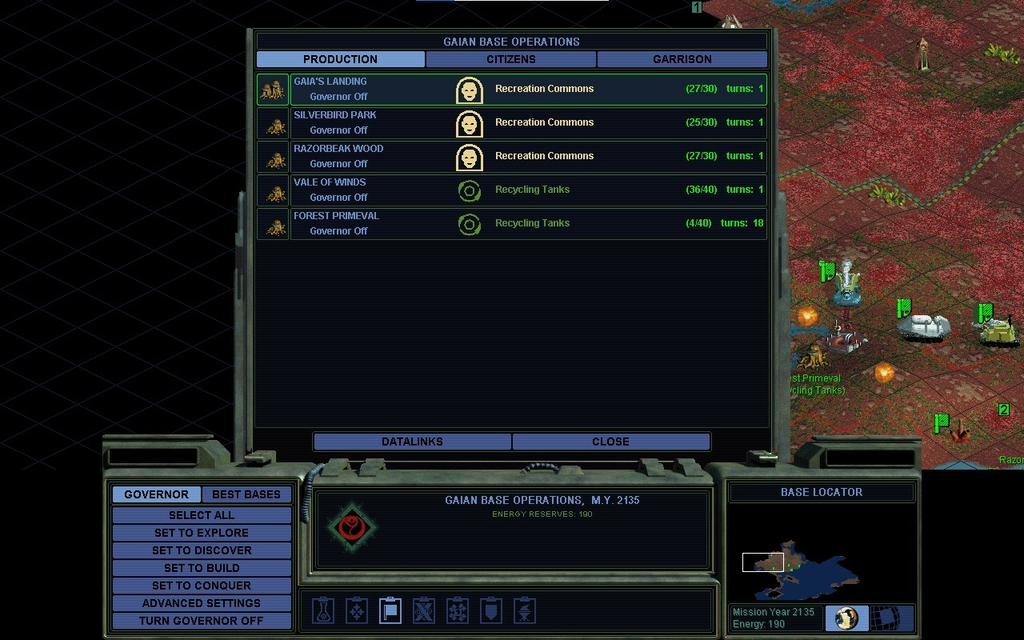Set governor to Build
This screenshot has height=640, width=1024.
[x=201, y=568]
